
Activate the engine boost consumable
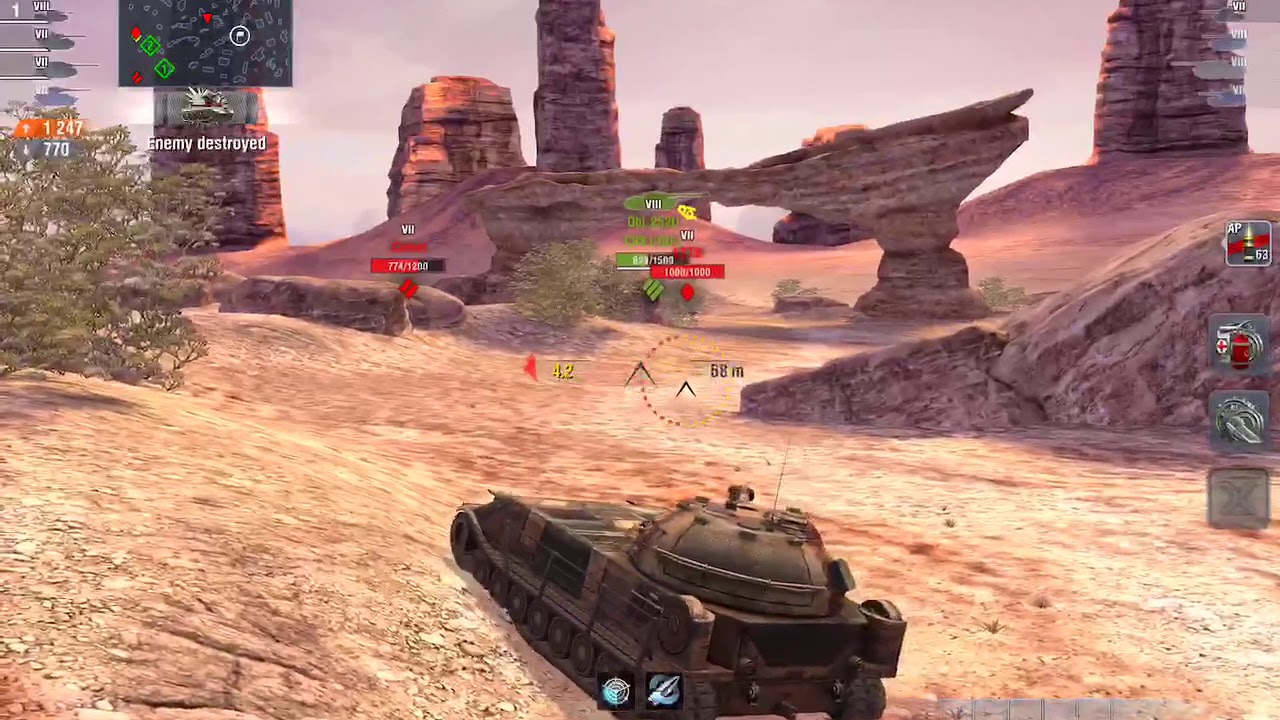tap(1240, 423)
